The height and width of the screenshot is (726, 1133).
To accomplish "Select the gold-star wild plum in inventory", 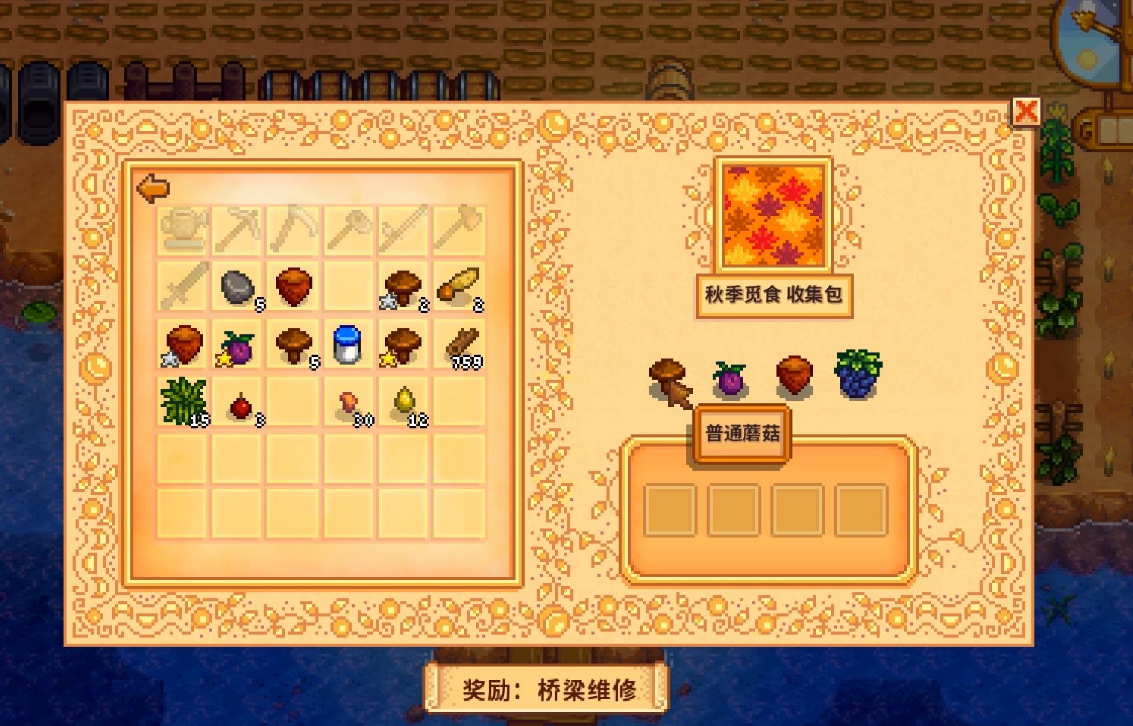I will coord(237,344).
